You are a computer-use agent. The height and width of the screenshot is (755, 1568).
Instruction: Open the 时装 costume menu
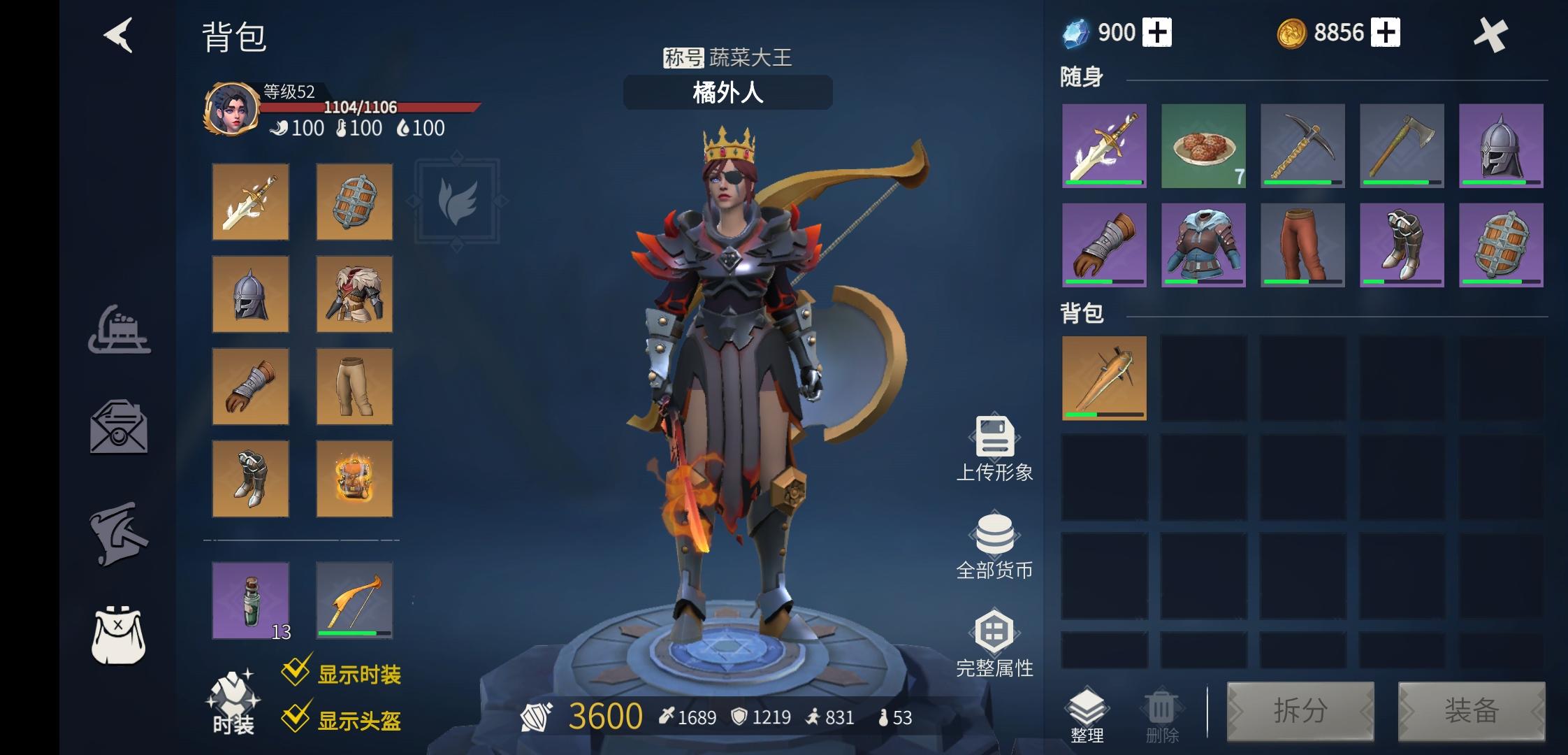[x=233, y=703]
